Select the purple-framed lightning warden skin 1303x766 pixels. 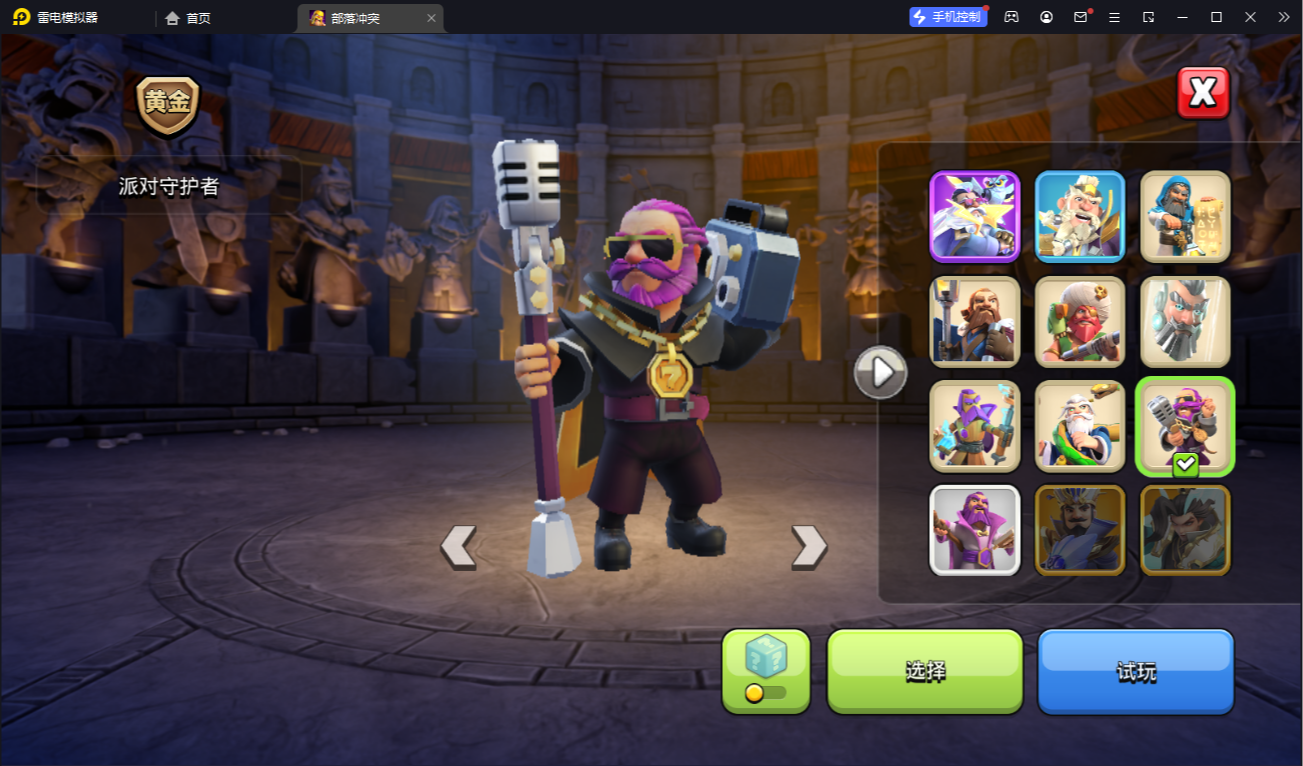(975, 216)
